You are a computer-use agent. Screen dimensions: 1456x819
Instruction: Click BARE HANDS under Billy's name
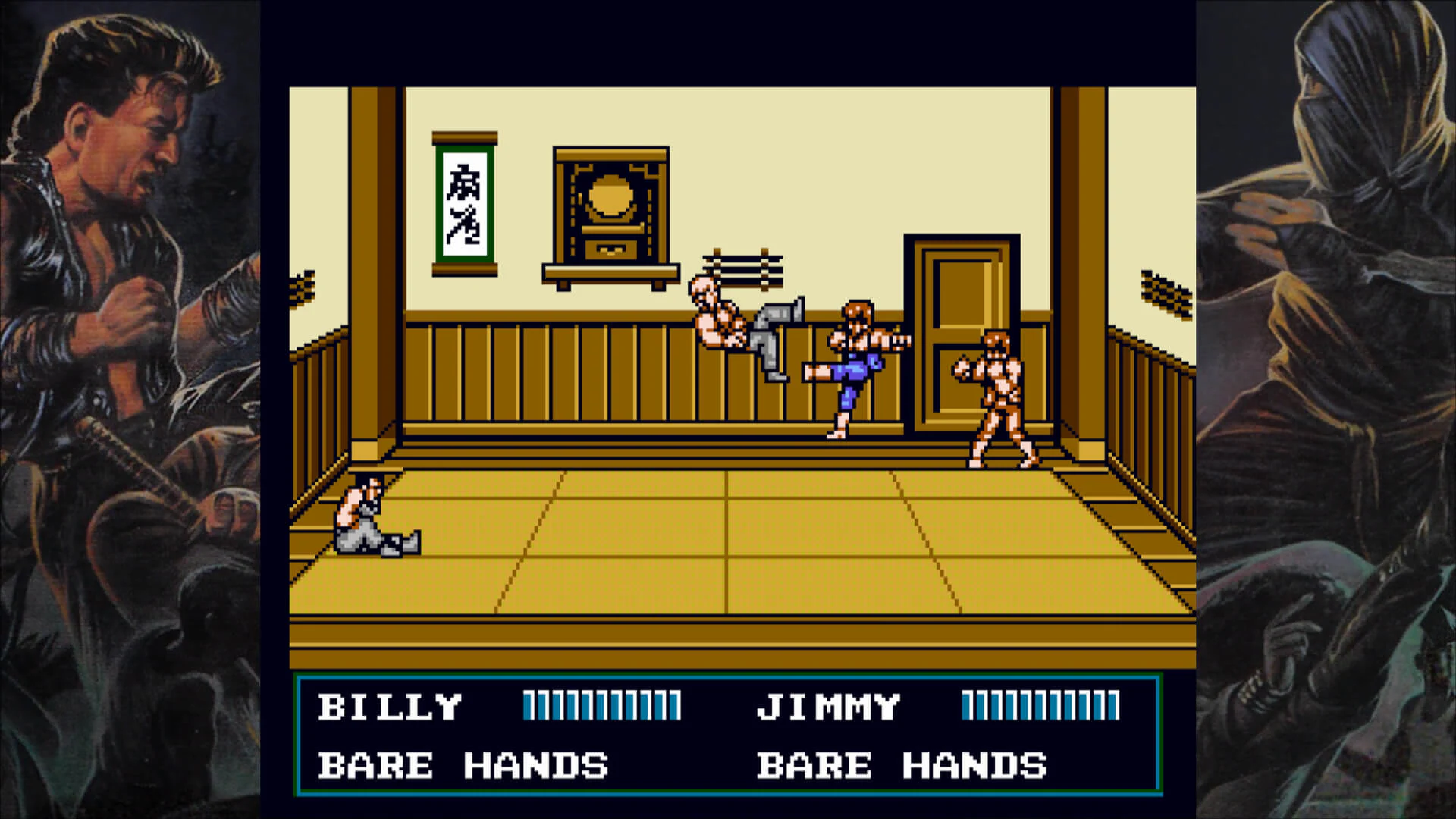coord(463,766)
